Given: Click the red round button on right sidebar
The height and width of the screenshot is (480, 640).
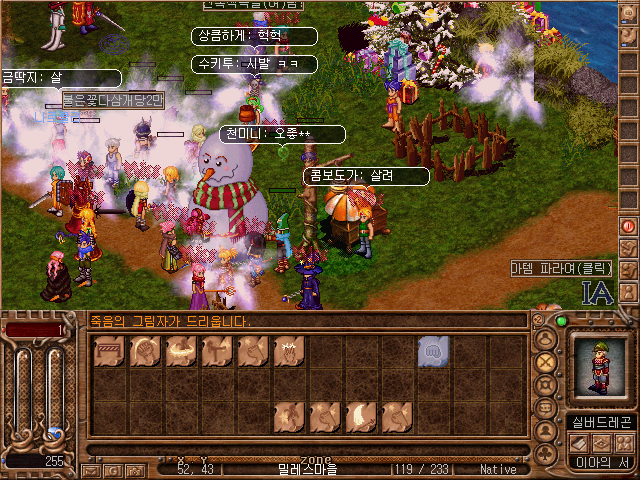Looking at the screenshot, I should [629, 226].
